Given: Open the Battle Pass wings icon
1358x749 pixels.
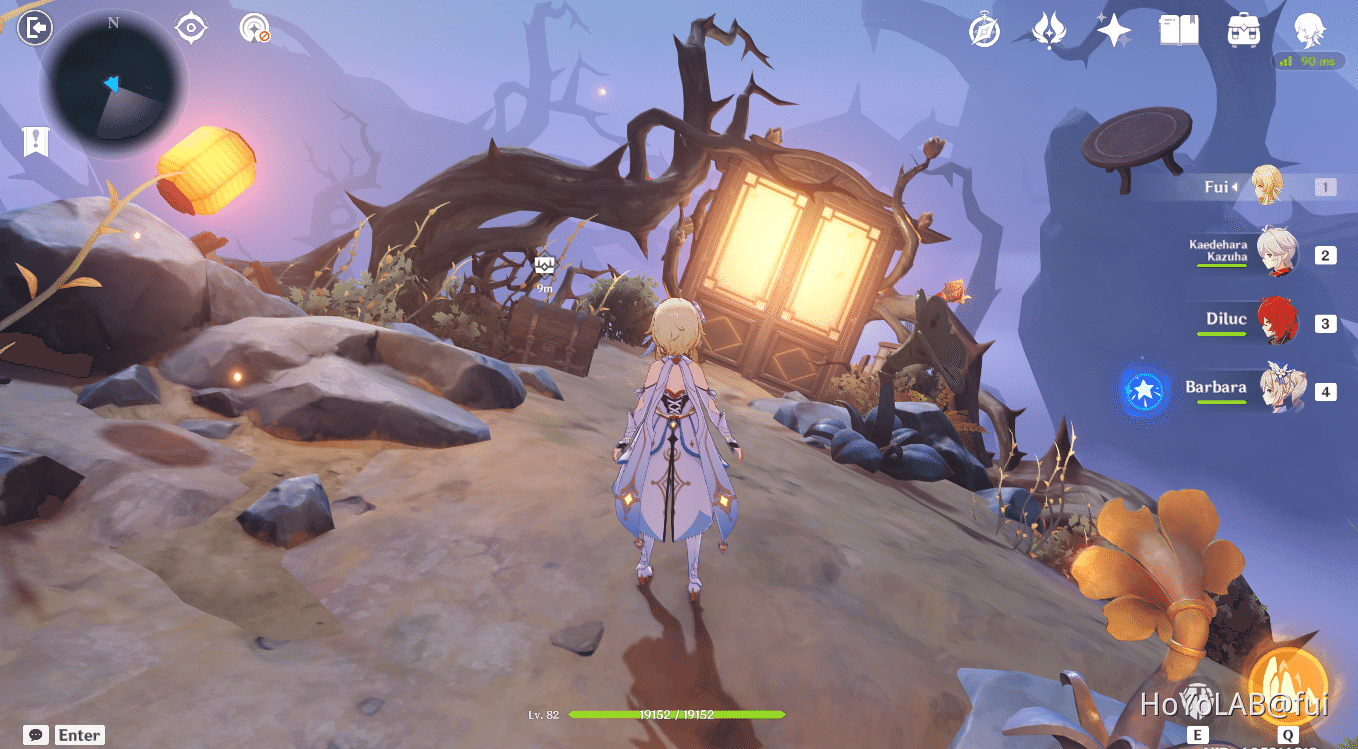Looking at the screenshot, I should pos(1048,29).
